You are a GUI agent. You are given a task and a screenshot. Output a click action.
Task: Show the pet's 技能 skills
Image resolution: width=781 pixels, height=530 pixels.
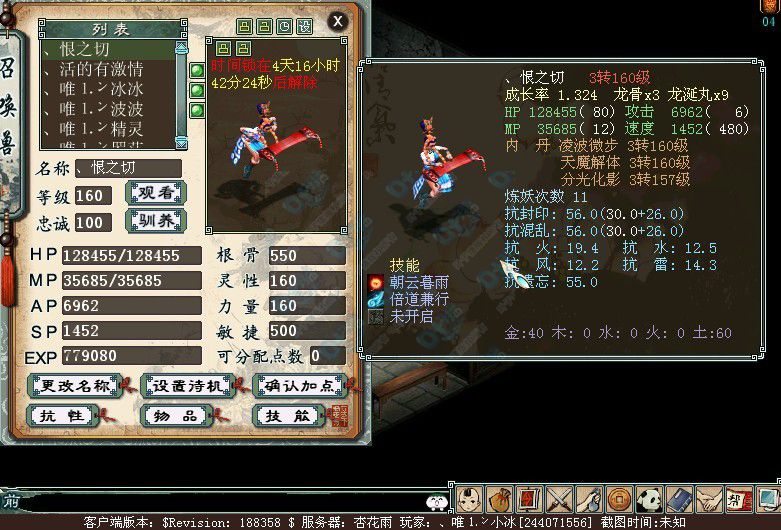coord(285,415)
